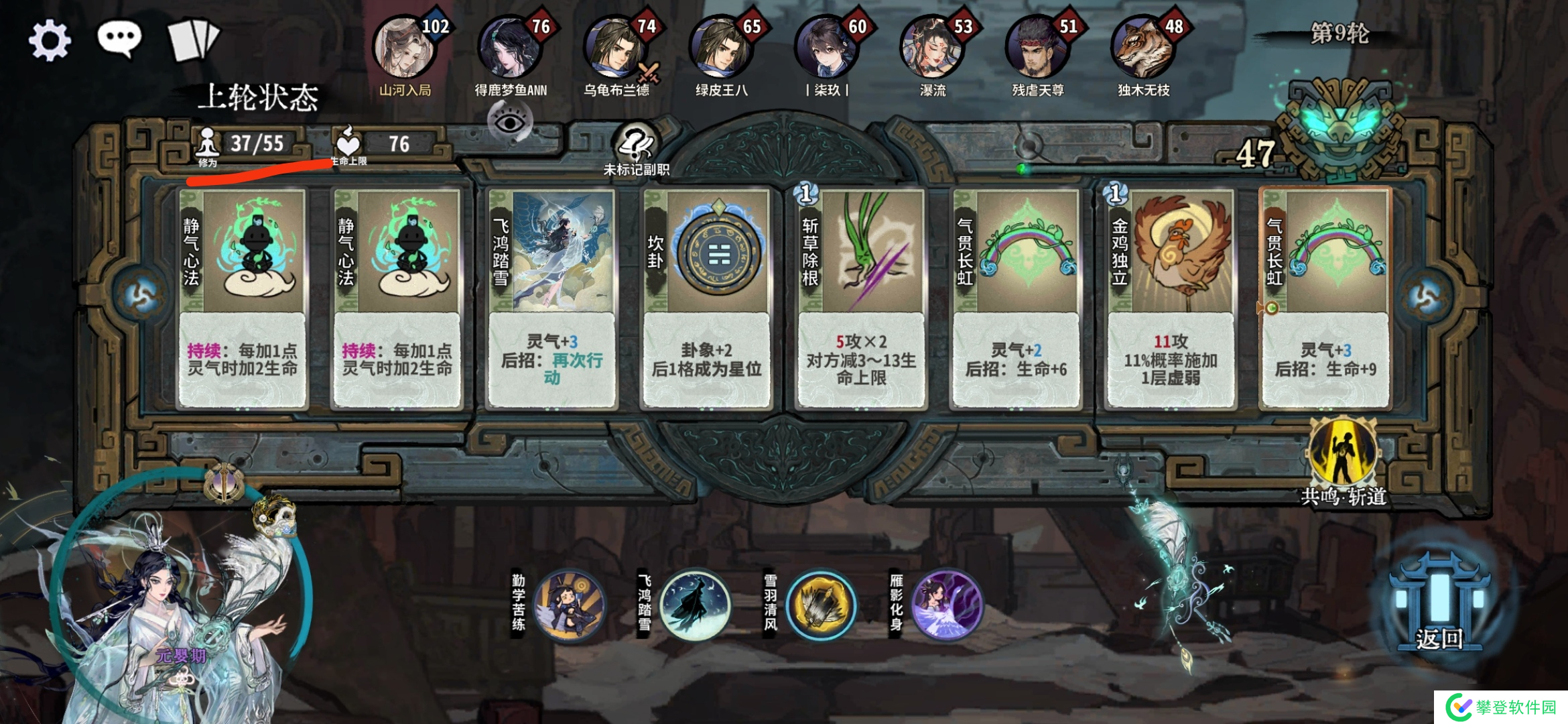Select player 得鹿梦鱼ANN portrait
The height and width of the screenshot is (724, 1568).
coord(509,48)
